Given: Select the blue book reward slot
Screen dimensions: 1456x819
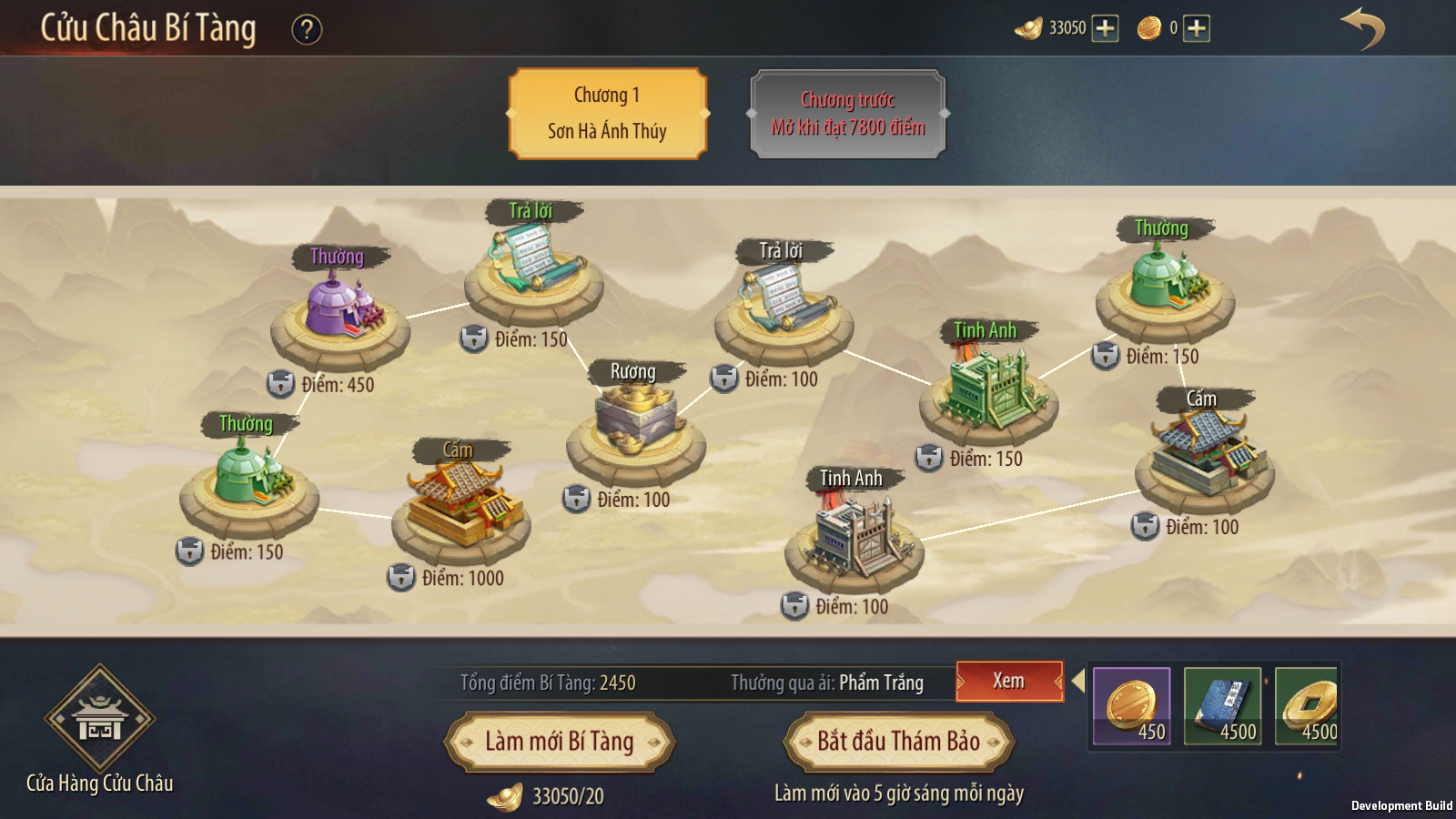Looking at the screenshot, I should click(x=1222, y=706).
